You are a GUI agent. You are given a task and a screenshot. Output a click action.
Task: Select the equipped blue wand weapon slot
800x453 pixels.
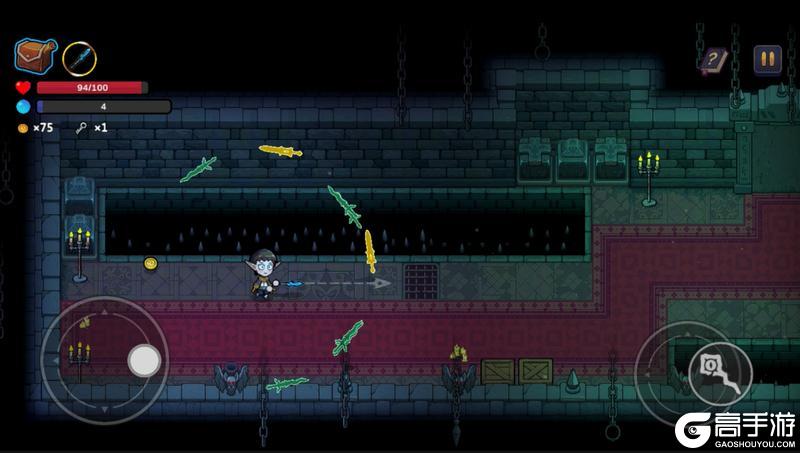coord(80,58)
